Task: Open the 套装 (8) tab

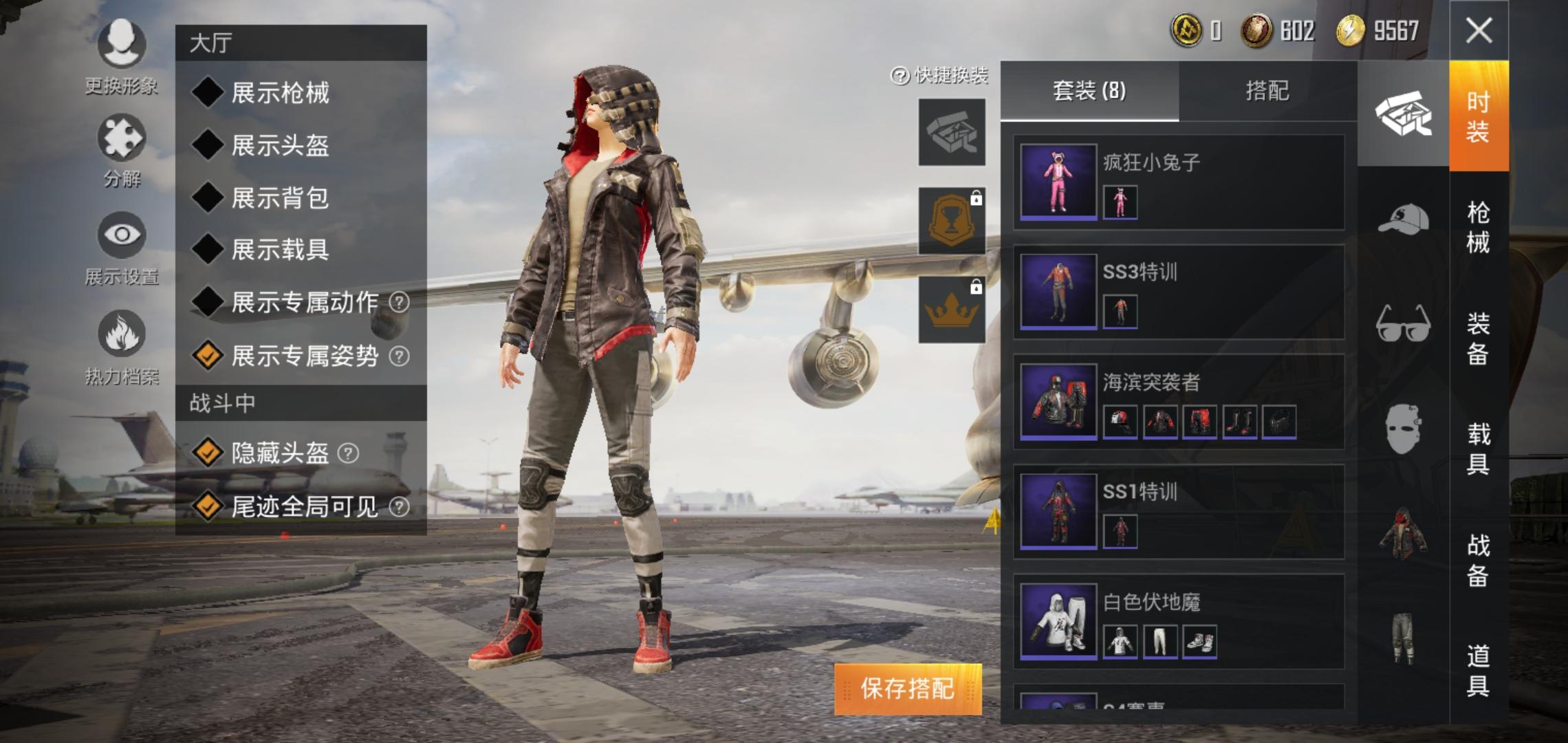Action: pos(1089,91)
